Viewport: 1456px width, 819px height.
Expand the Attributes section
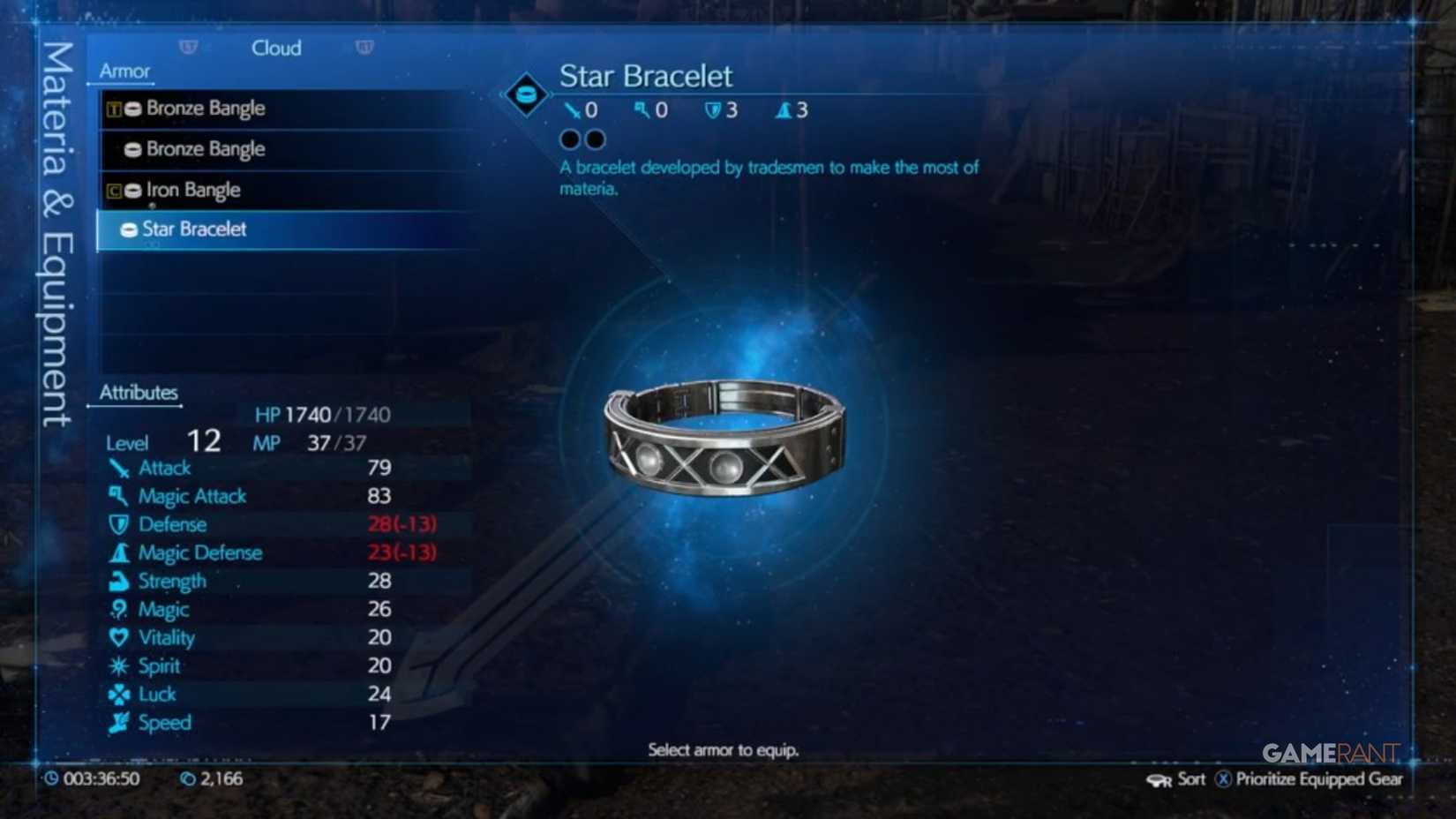point(139,392)
